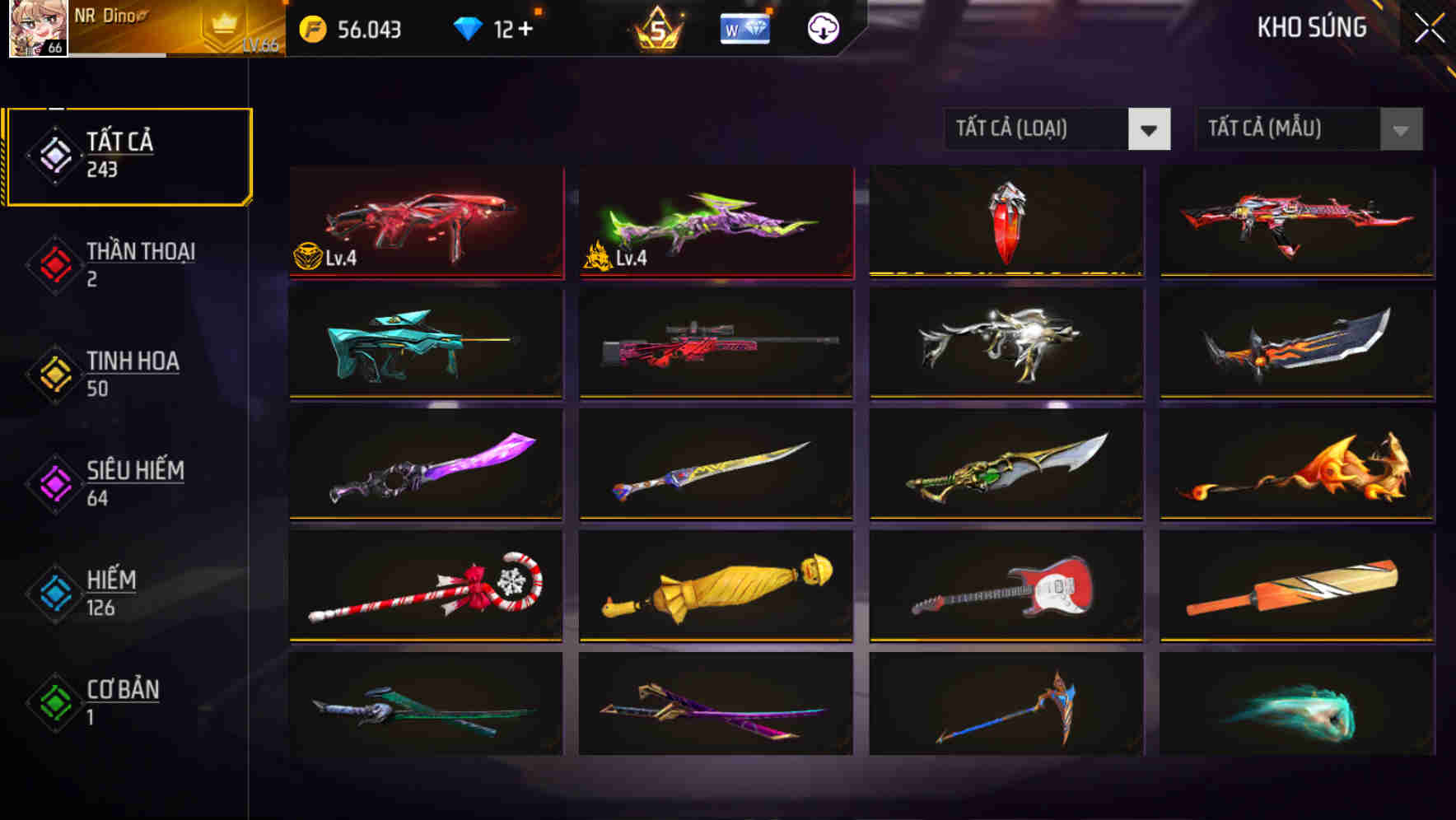Switch to the Tinh Hoa category tab

(132, 372)
